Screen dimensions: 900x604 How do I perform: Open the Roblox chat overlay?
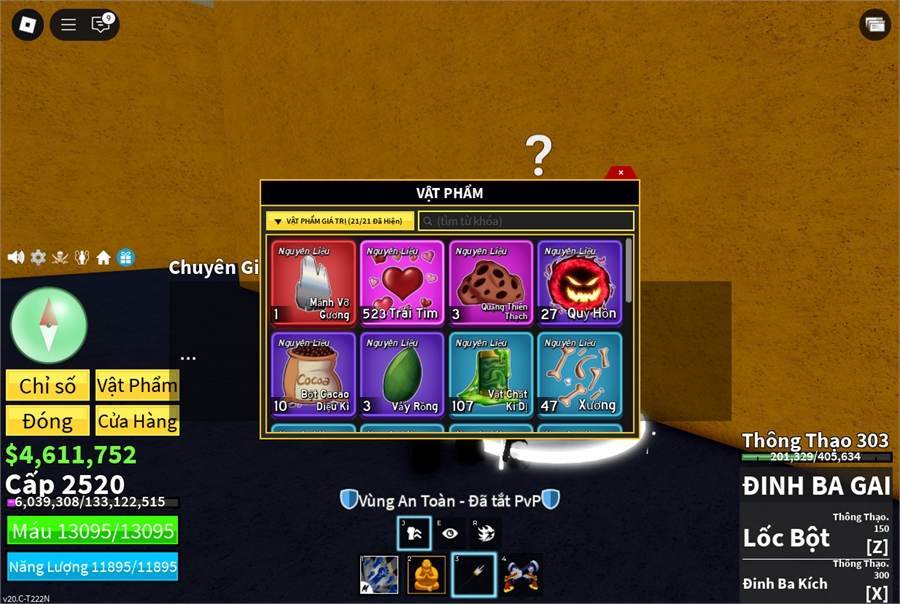click(x=101, y=24)
